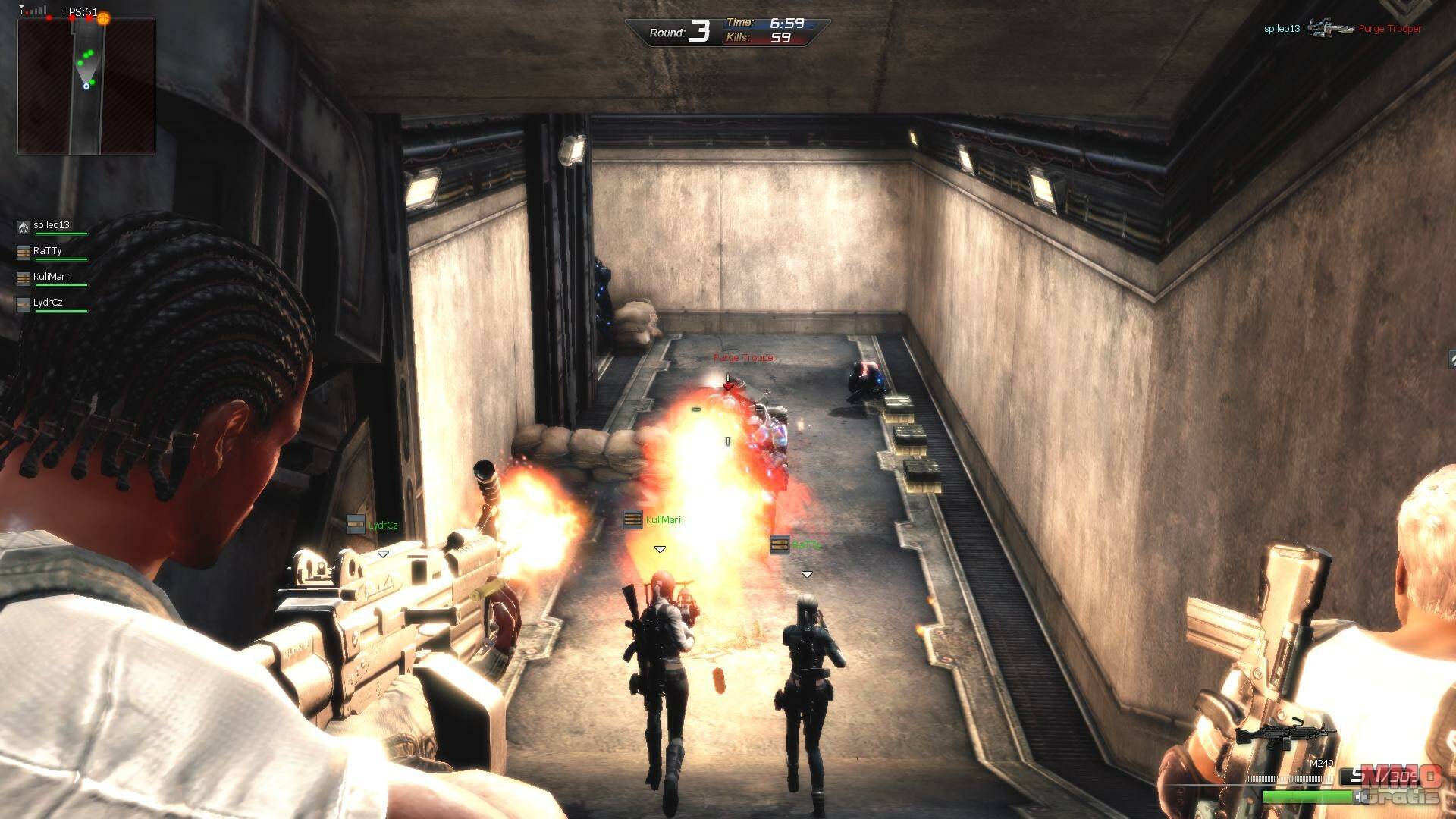Select RaTTy in the squad list
1456x819 pixels.
click(x=47, y=251)
